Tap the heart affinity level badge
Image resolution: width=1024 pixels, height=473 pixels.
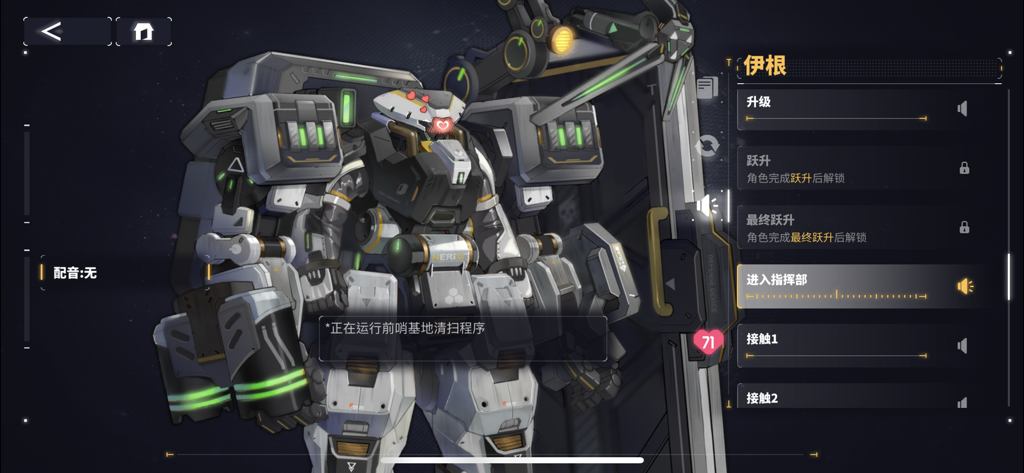point(708,343)
